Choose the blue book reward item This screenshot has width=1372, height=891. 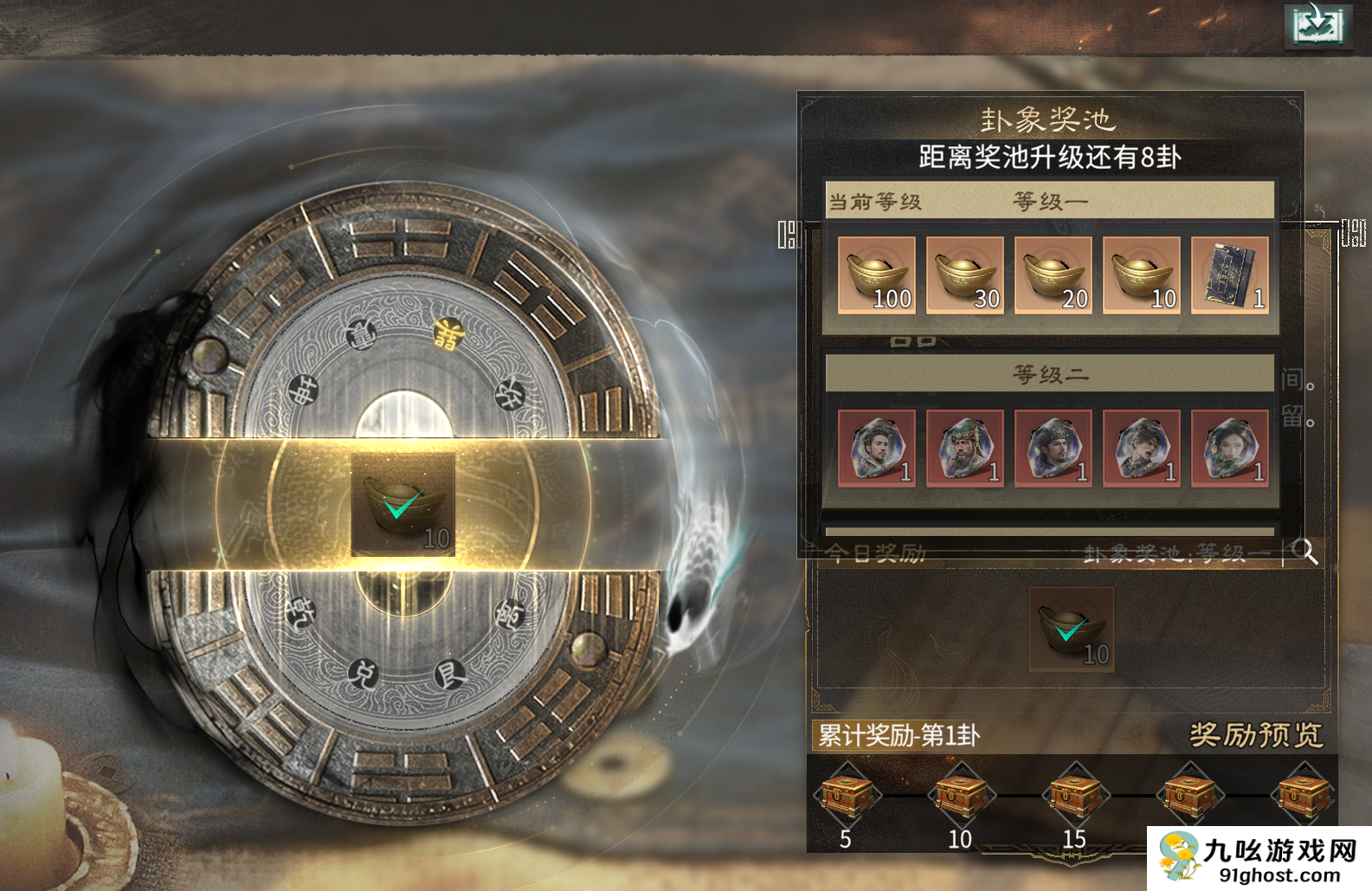tap(1229, 275)
